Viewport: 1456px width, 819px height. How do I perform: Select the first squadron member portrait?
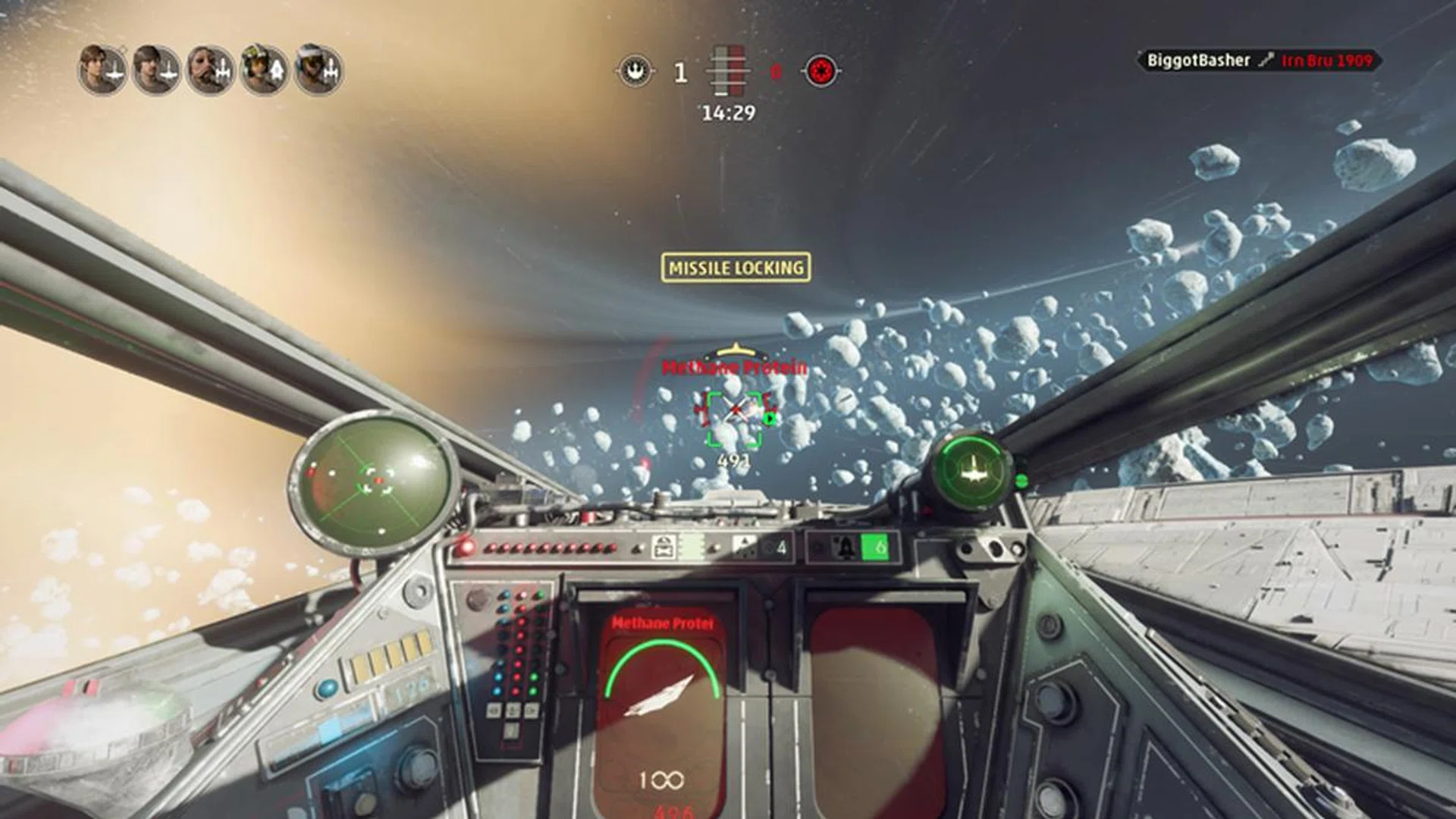(x=99, y=69)
